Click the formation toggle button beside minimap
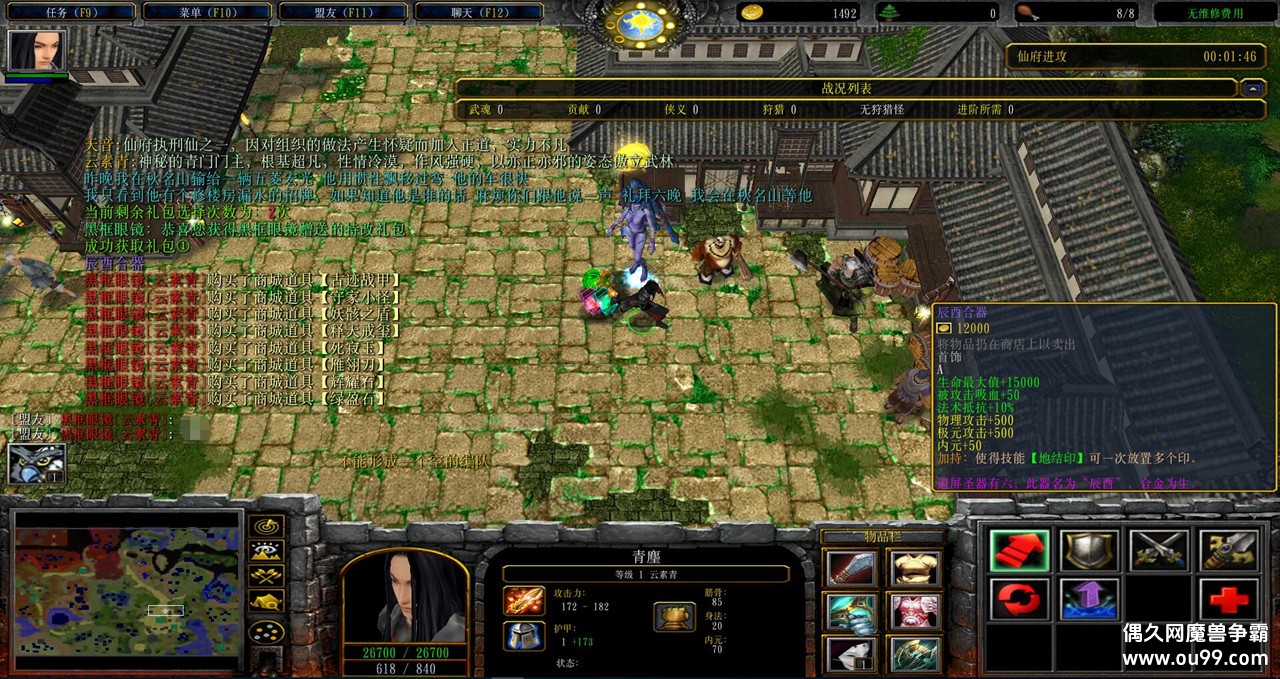The width and height of the screenshot is (1280, 679). coord(266,632)
